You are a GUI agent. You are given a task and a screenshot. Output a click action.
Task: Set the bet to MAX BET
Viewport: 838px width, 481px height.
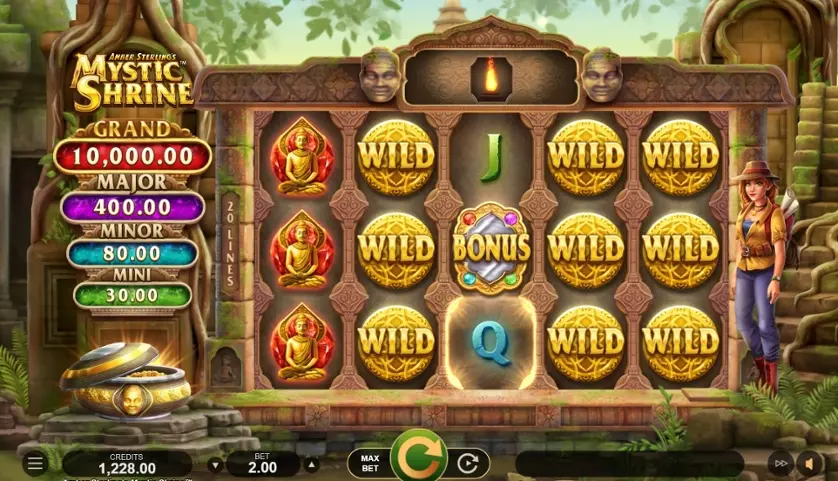(368, 463)
